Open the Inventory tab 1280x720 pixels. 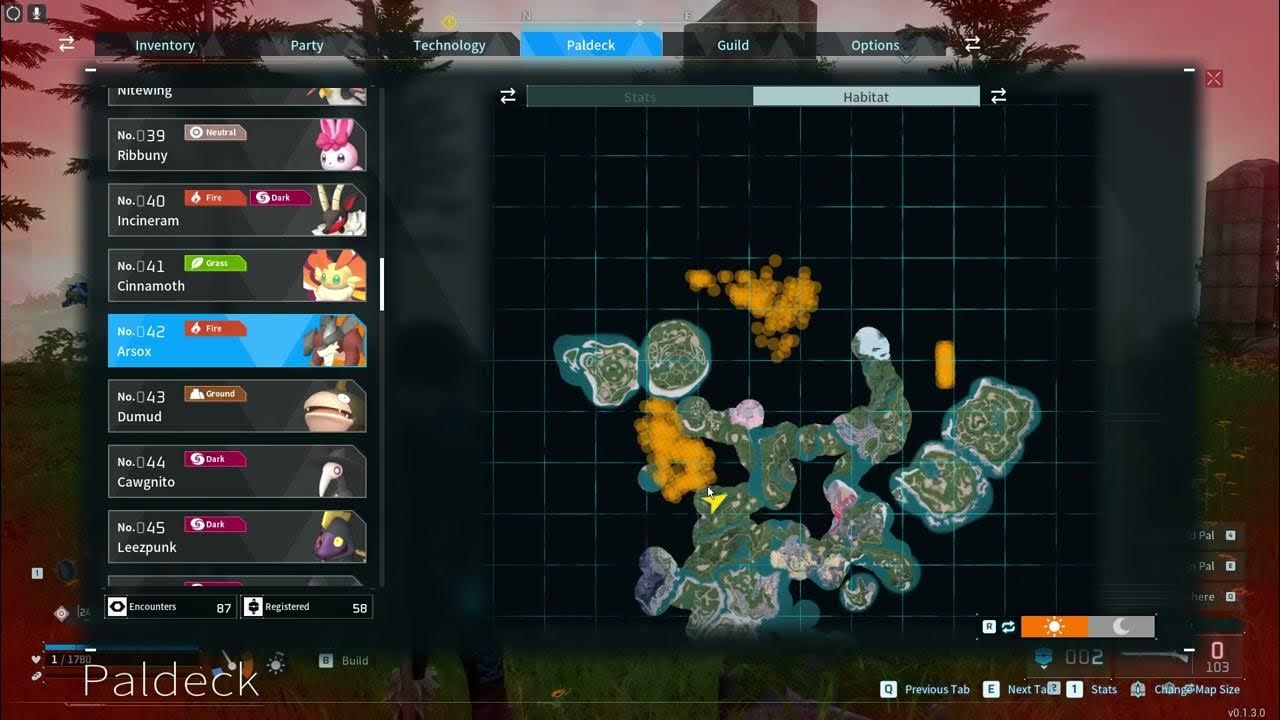[x=164, y=44]
